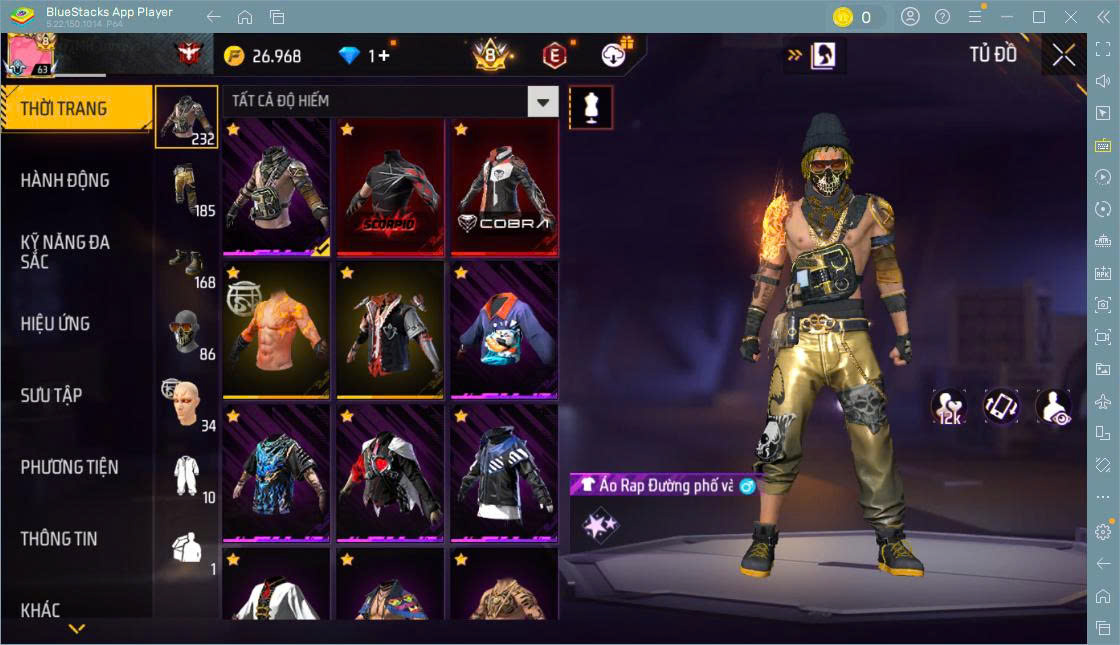The image size is (1120, 645).
Task: Click the mannequin outfit preview button
Action: [591, 107]
